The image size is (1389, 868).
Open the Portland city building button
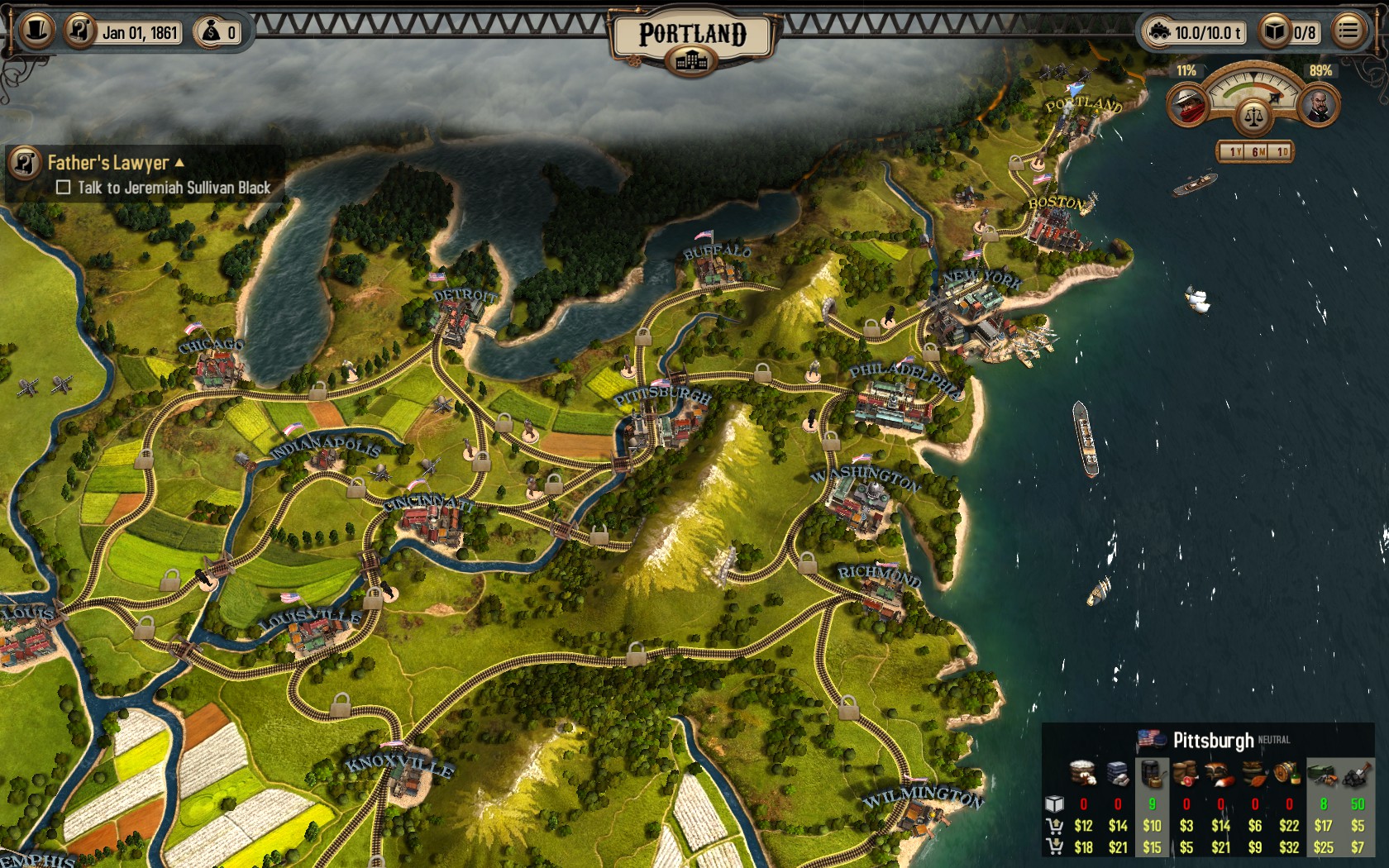pos(692,60)
